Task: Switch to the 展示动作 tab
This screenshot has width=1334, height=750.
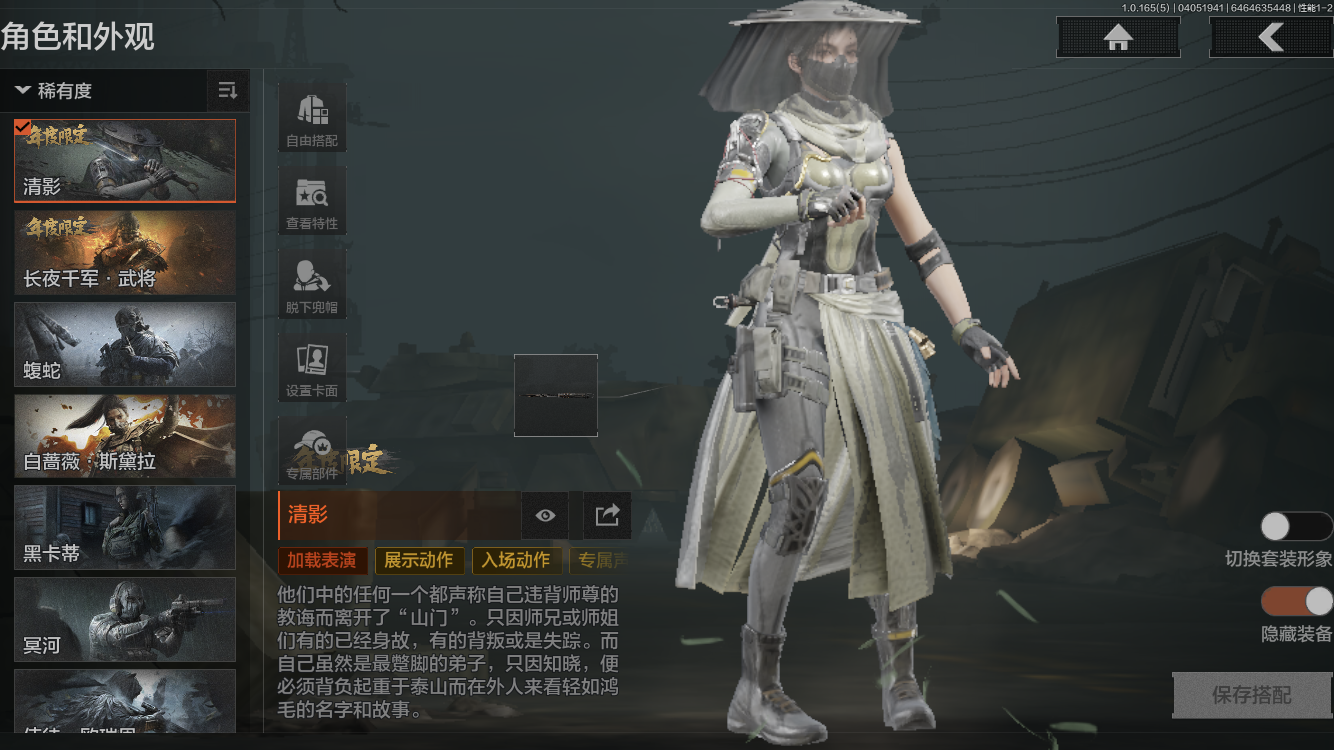Action: tap(419, 561)
